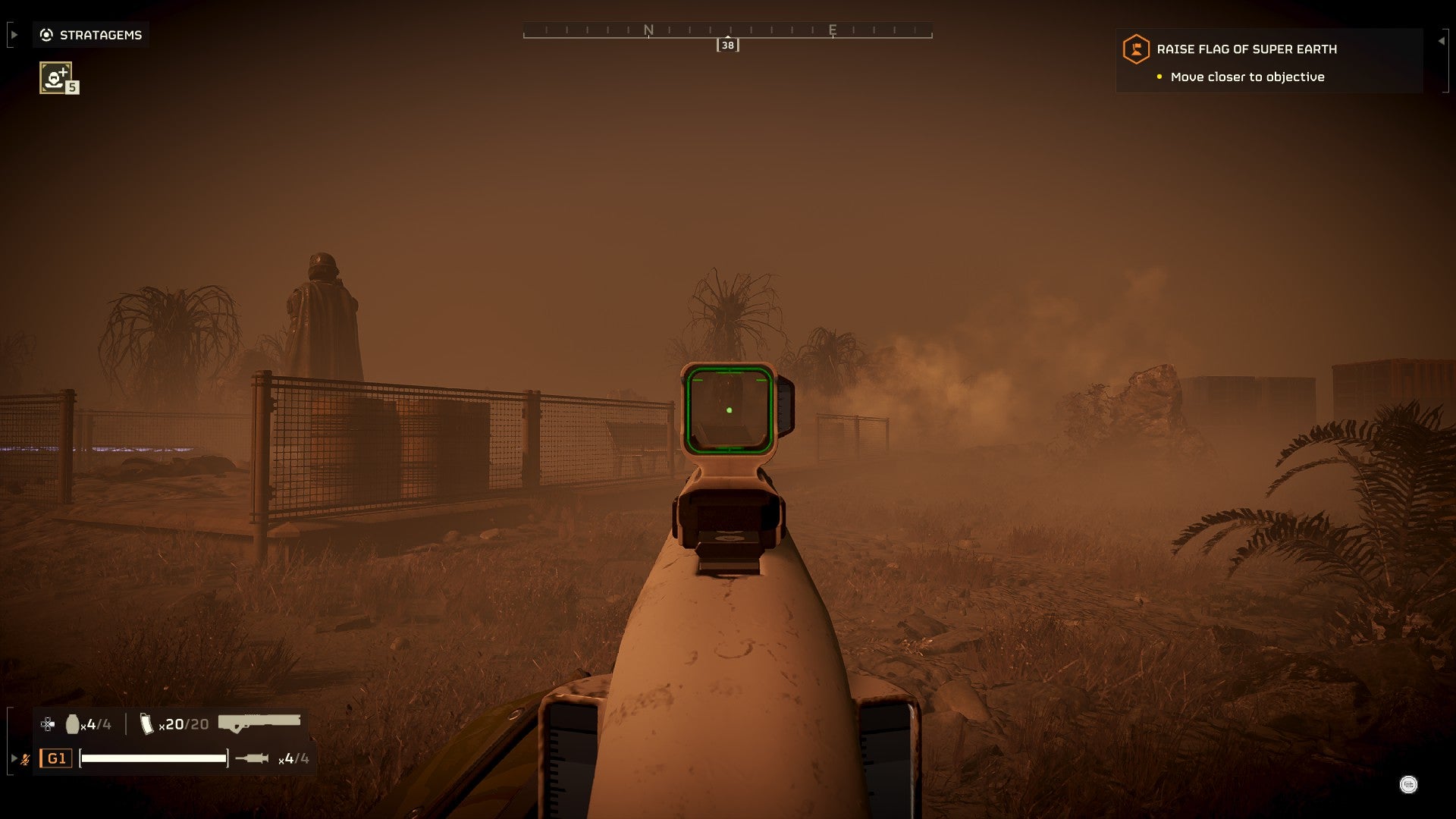Click the magazine ammo icon
Viewport: 1456px width, 819px height.
coord(146,723)
